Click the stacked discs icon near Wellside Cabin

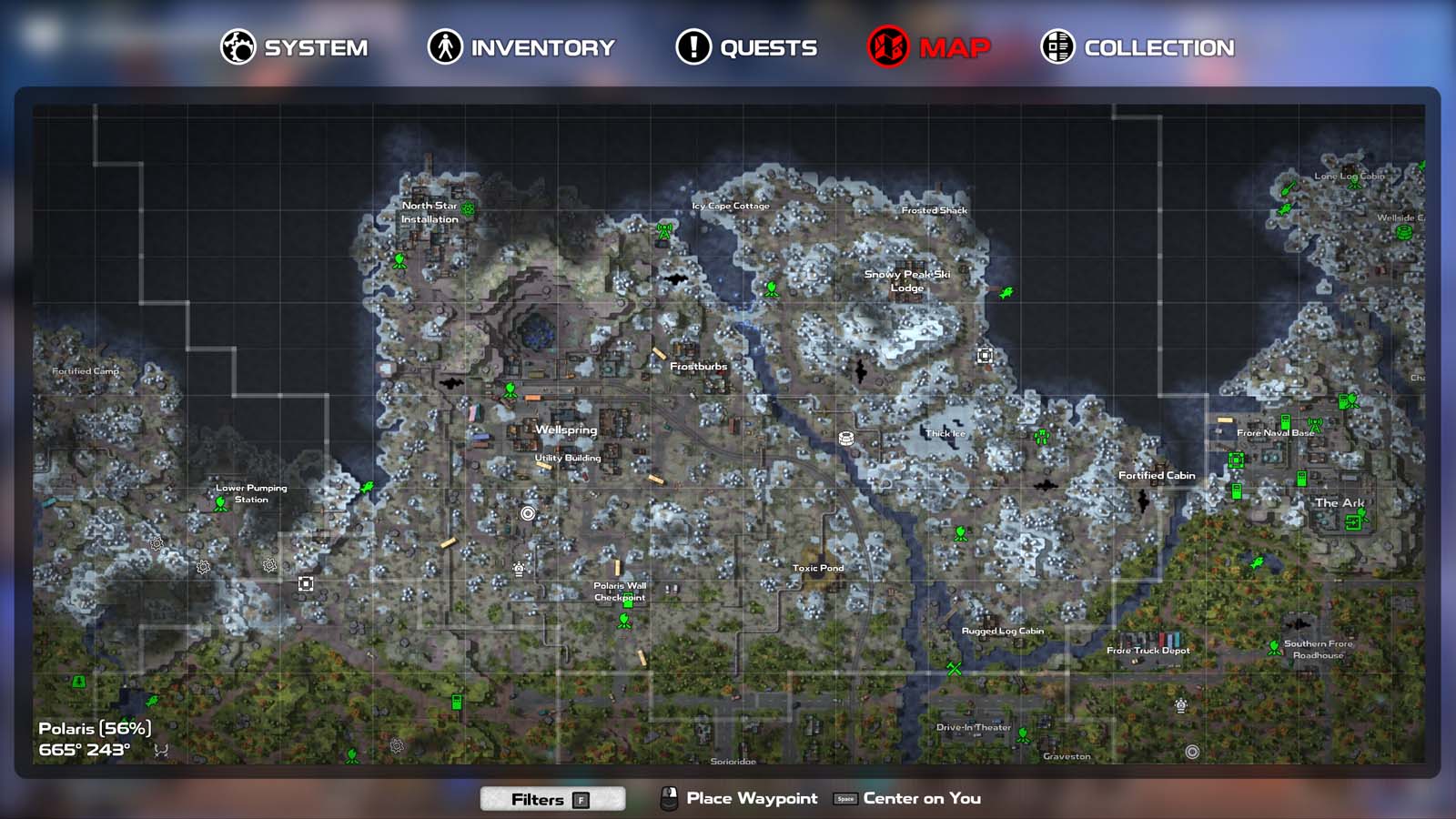[x=1404, y=233]
